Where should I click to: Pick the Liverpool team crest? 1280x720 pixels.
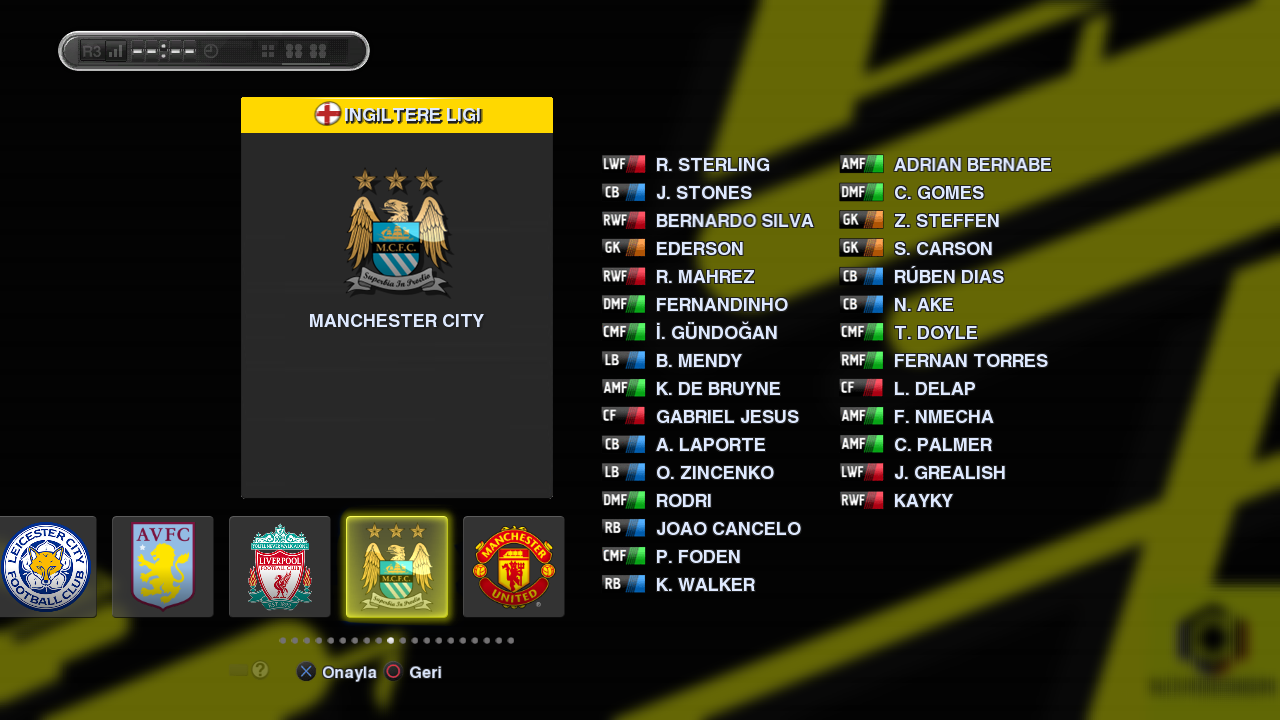[x=280, y=567]
